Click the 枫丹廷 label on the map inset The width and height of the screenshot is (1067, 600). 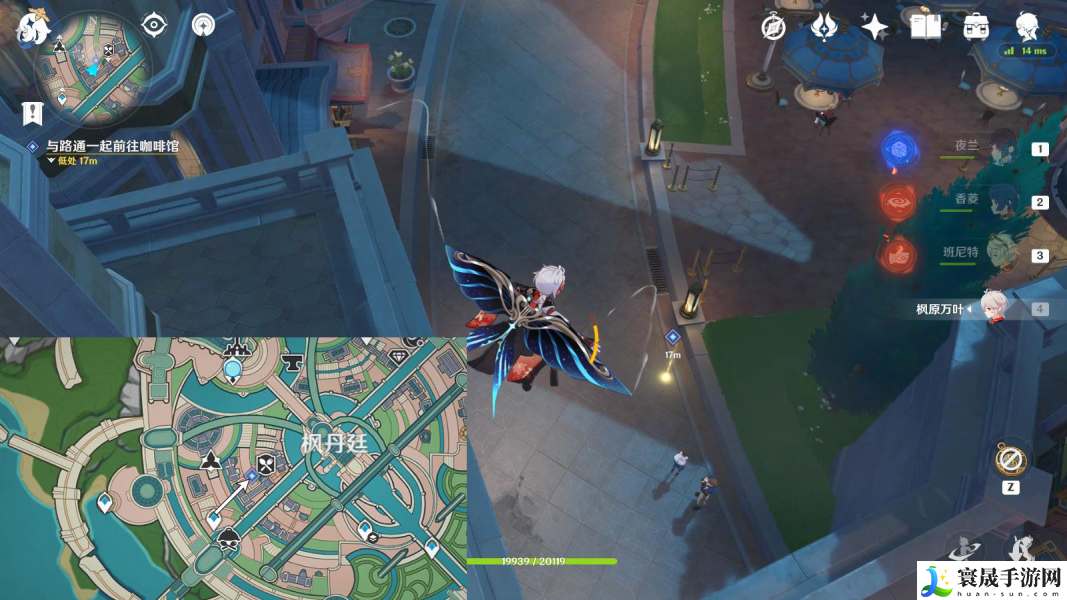[x=334, y=444]
